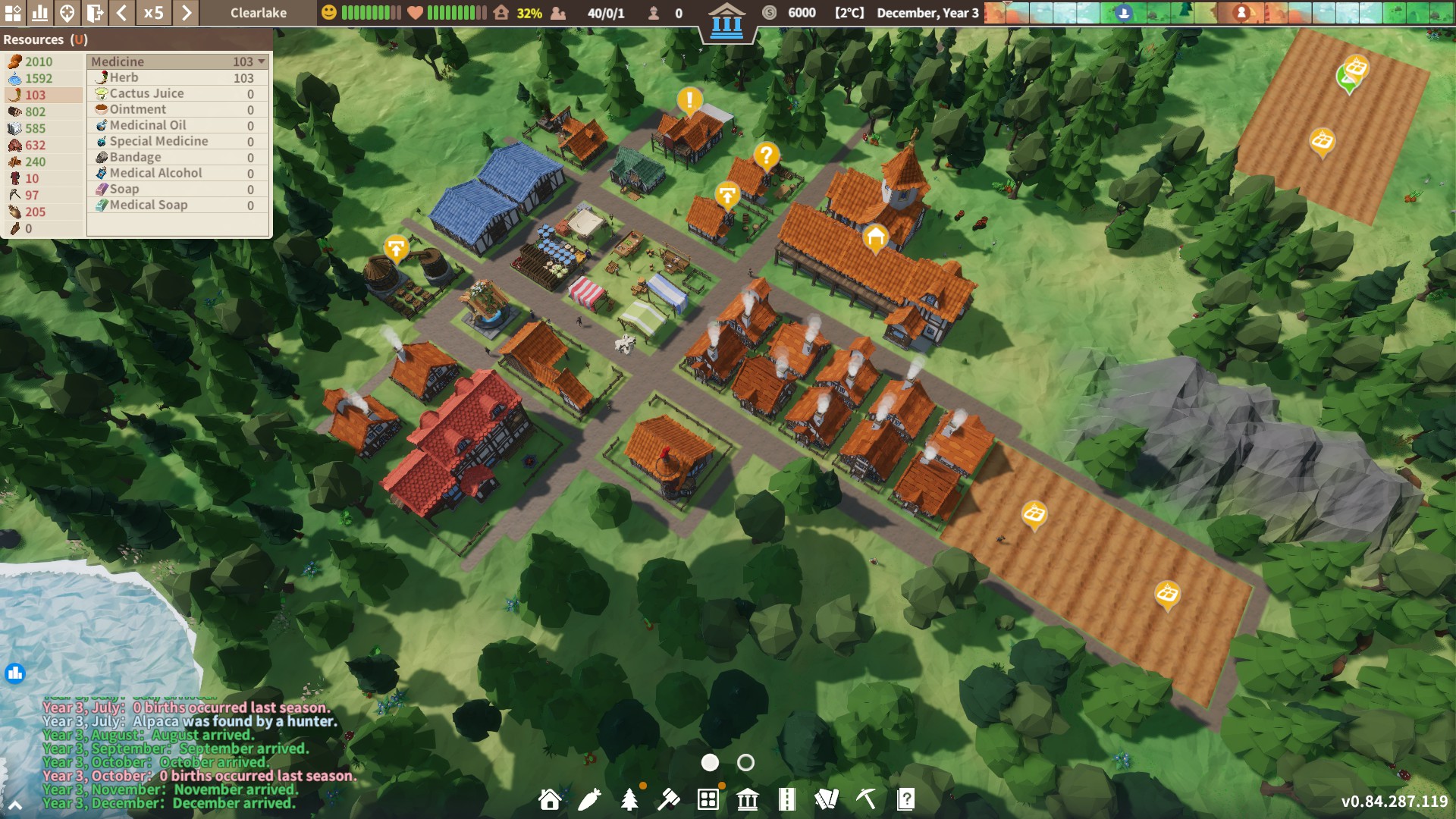This screenshot has height=819, width=1456.
Task: Click the exit door icon
Action: click(x=95, y=13)
